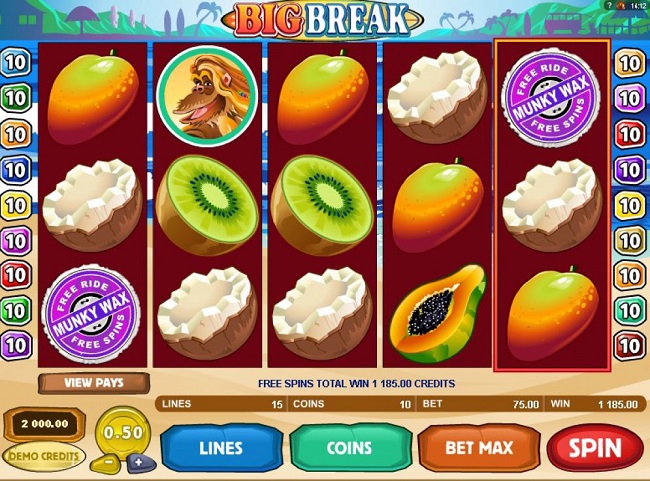This screenshot has width=650, height=481.
Task: Increase coin size with the plus button
Action: click(137, 461)
